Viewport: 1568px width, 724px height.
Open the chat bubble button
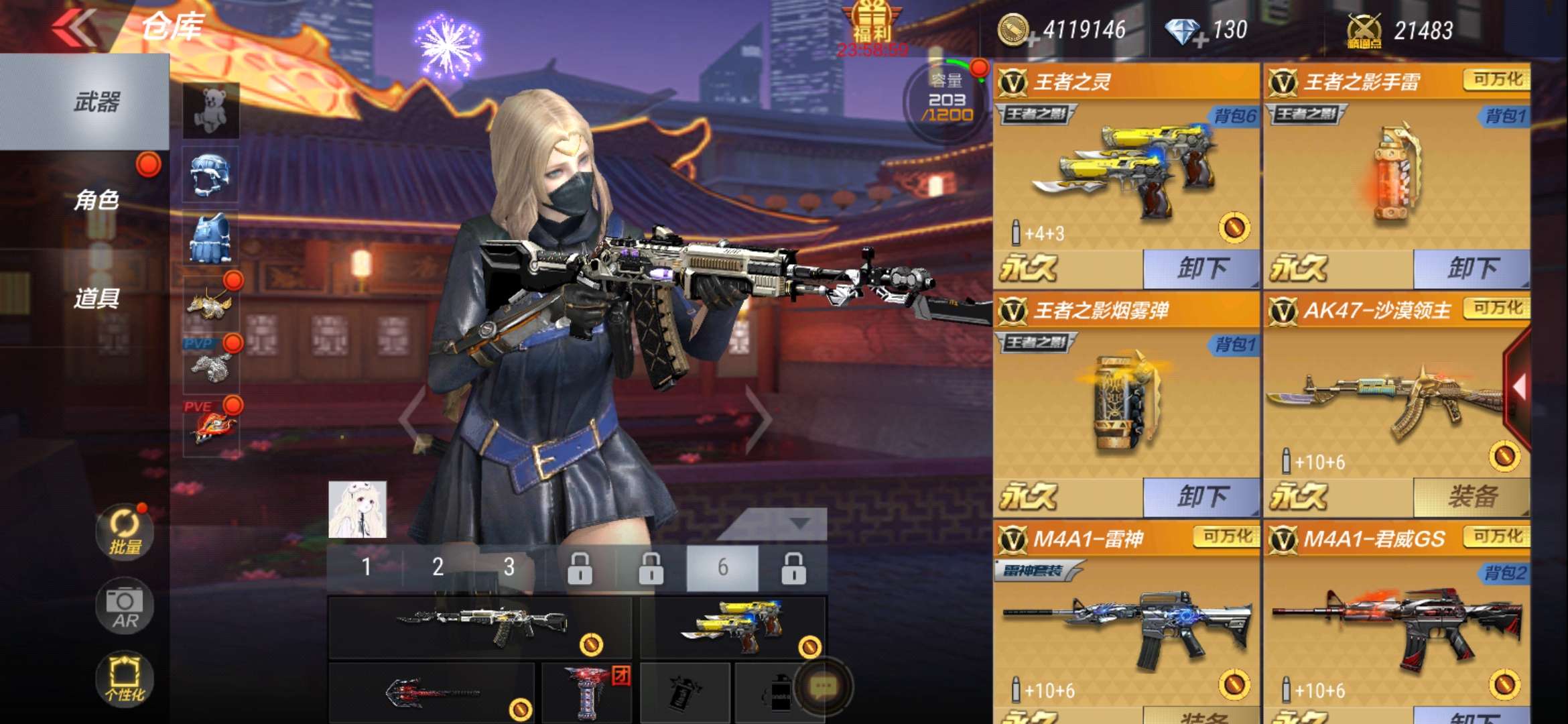pyautogui.click(x=823, y=686)
